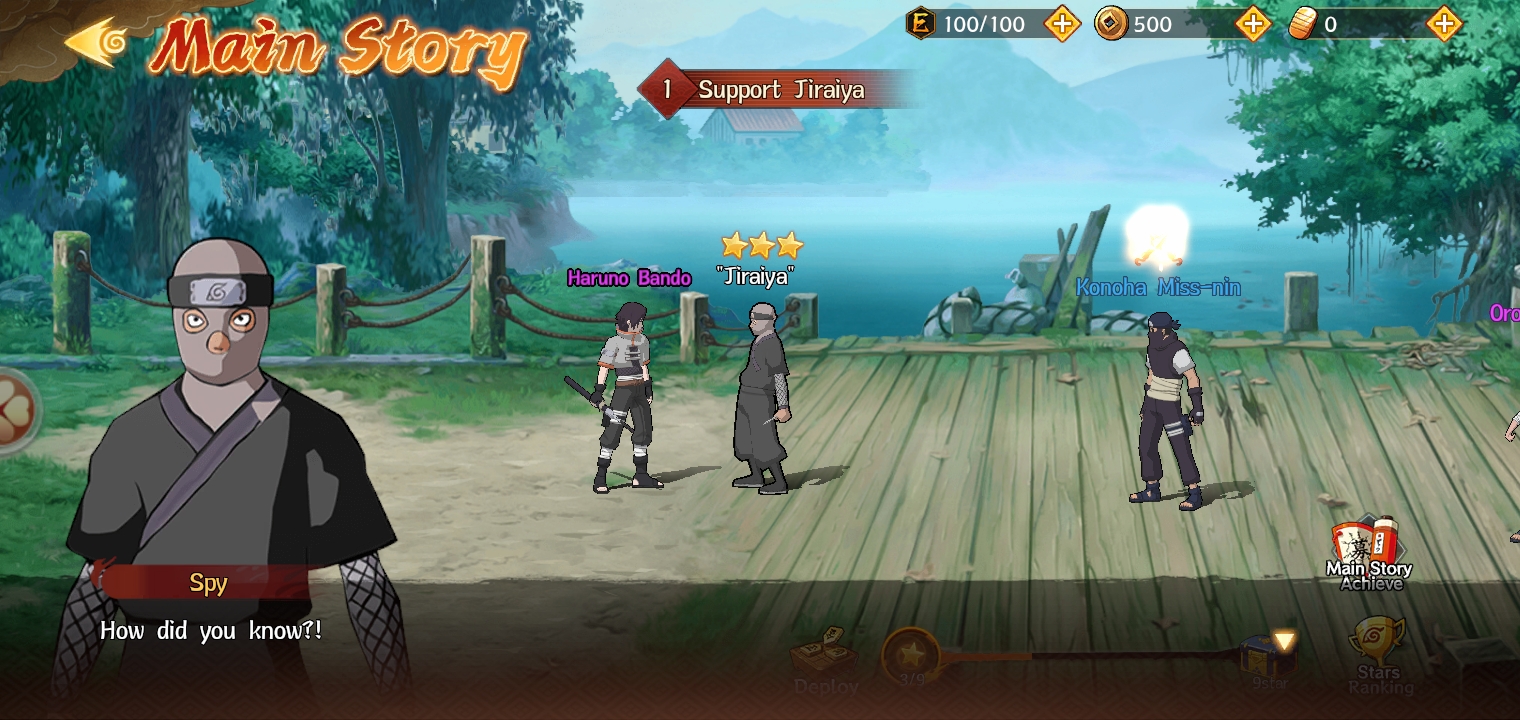Click the gold coin currency icon
This screenshot has width=1520, height=720.
[x=1113, y=22]
